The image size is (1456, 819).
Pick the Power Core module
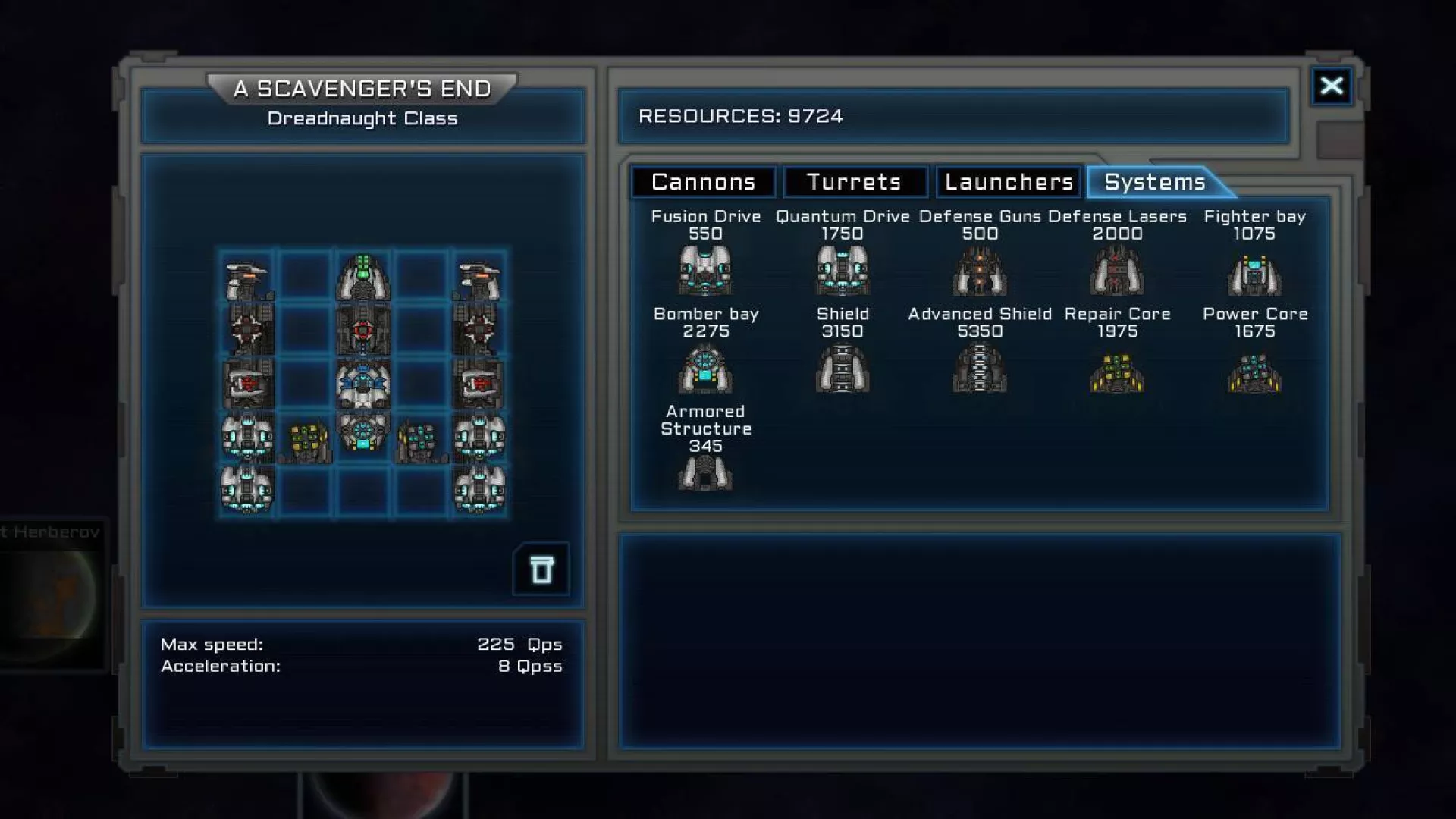[x=1254, y=372]
